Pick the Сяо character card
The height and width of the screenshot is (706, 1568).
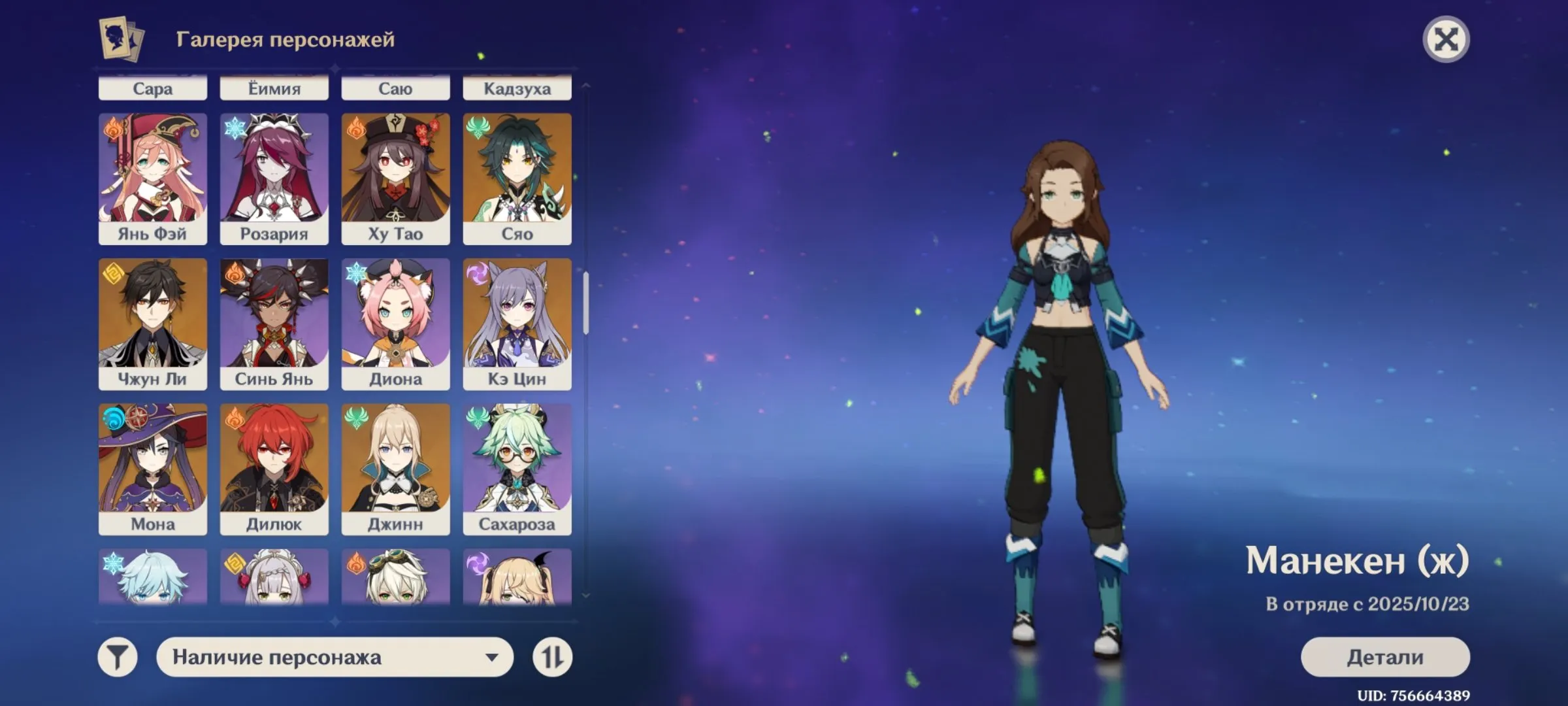coord(517,178)
